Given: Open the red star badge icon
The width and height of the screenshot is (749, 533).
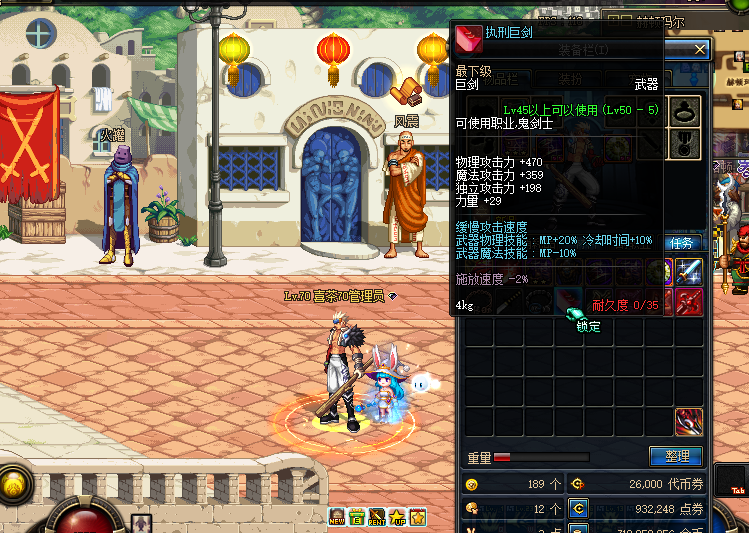Looking at the screenshot, I should (418, 517).
